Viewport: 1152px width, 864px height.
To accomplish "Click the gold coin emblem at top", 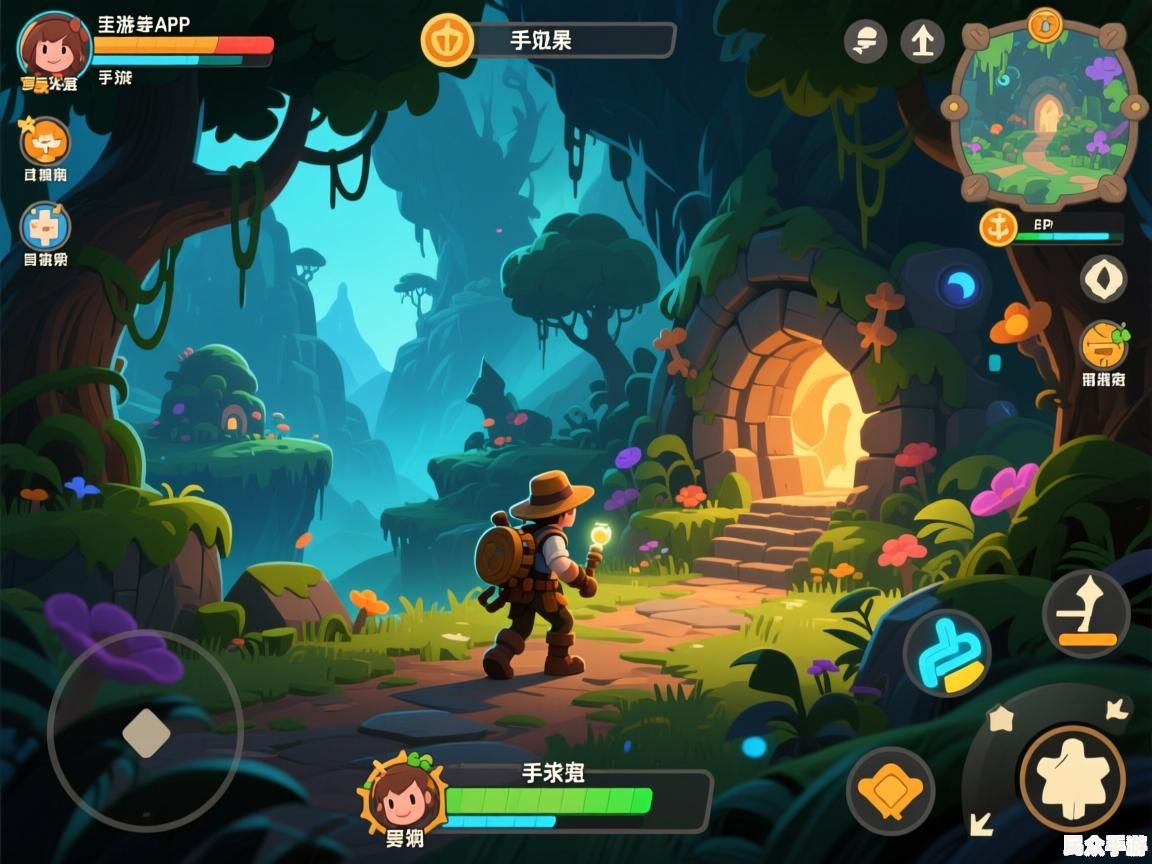I will 447,41.
